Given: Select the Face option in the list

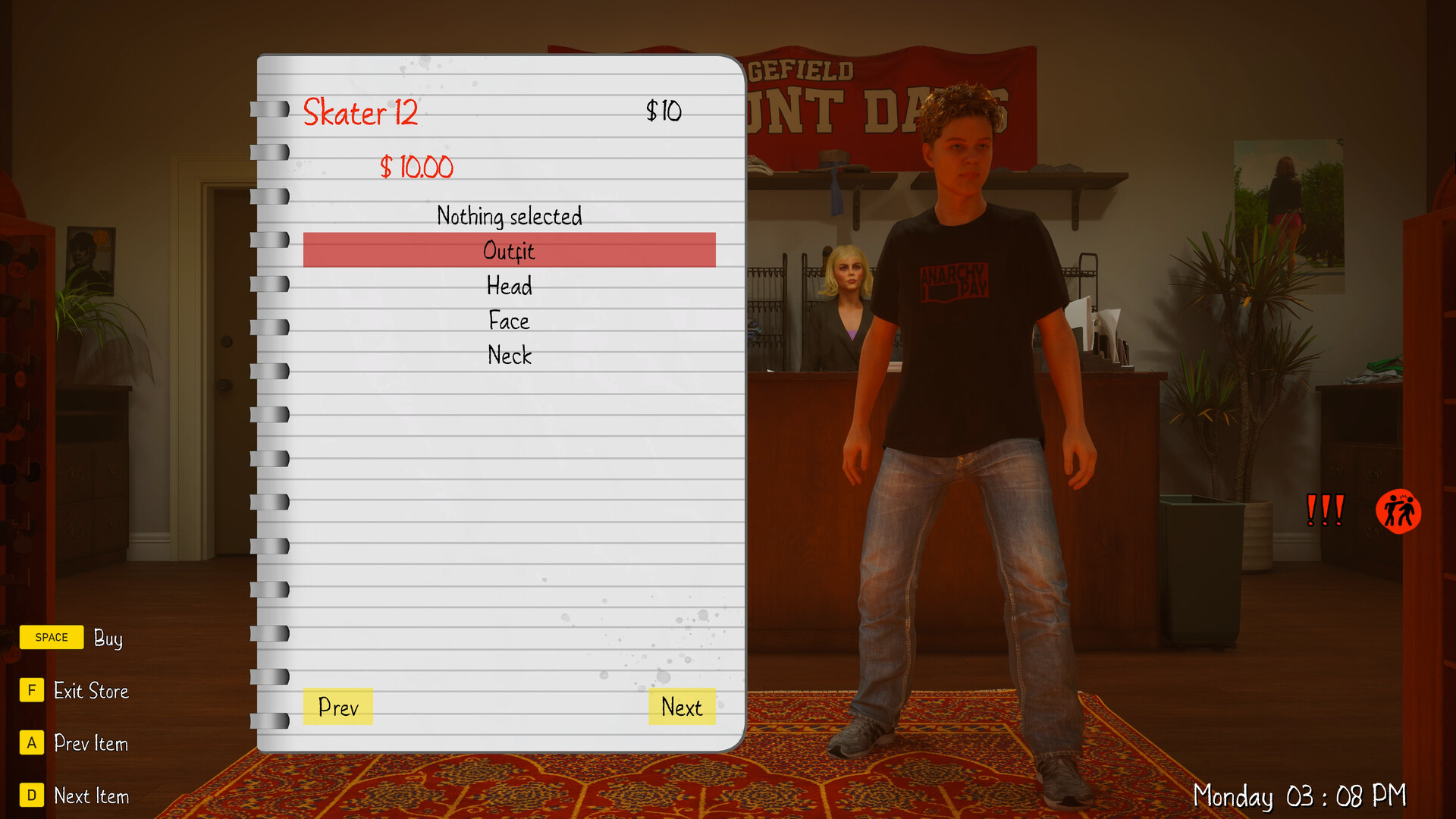Looking at the screenshot, I should point(509,321).
